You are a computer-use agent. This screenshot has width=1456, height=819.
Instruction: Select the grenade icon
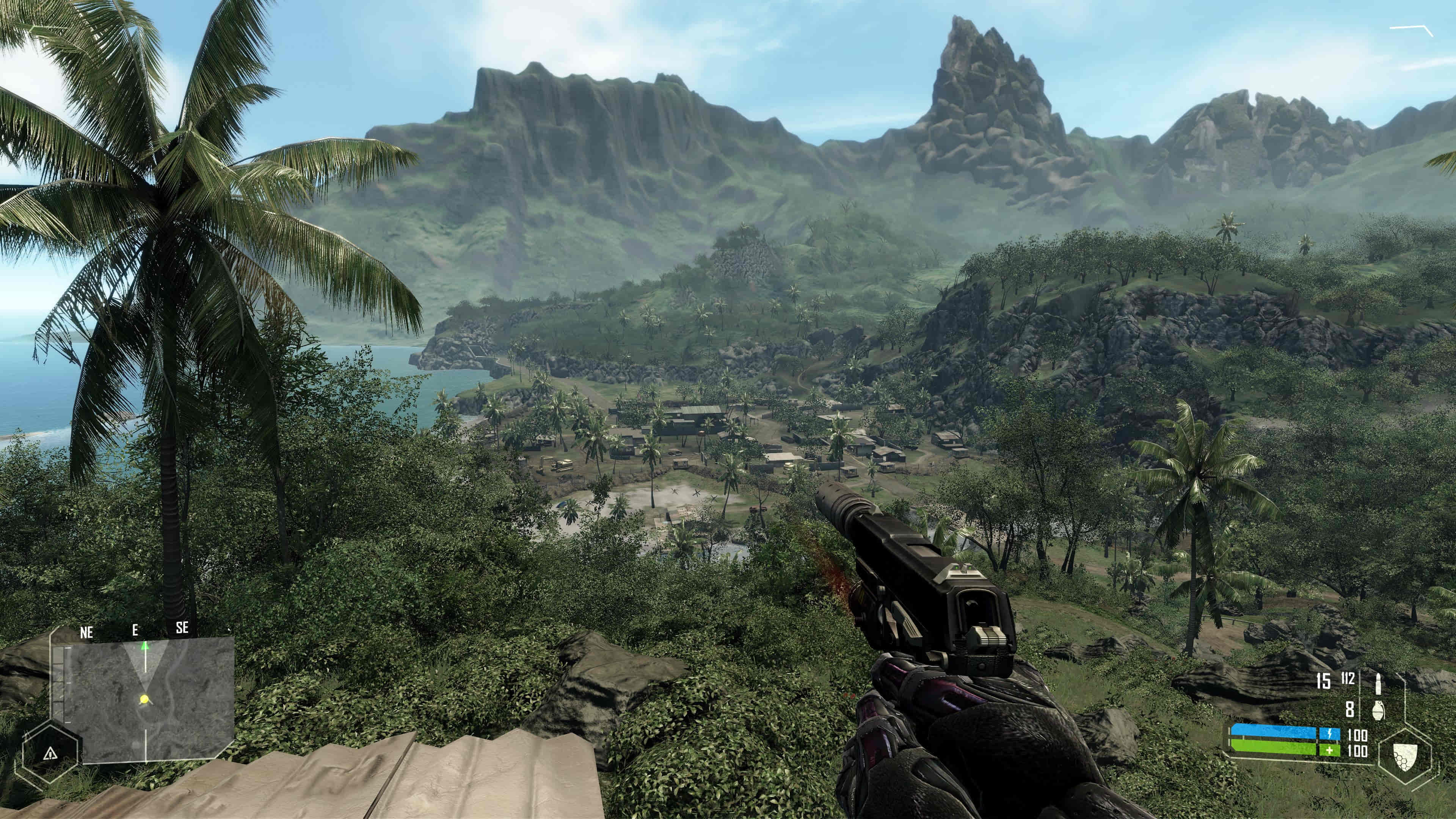coord(1379,709)
